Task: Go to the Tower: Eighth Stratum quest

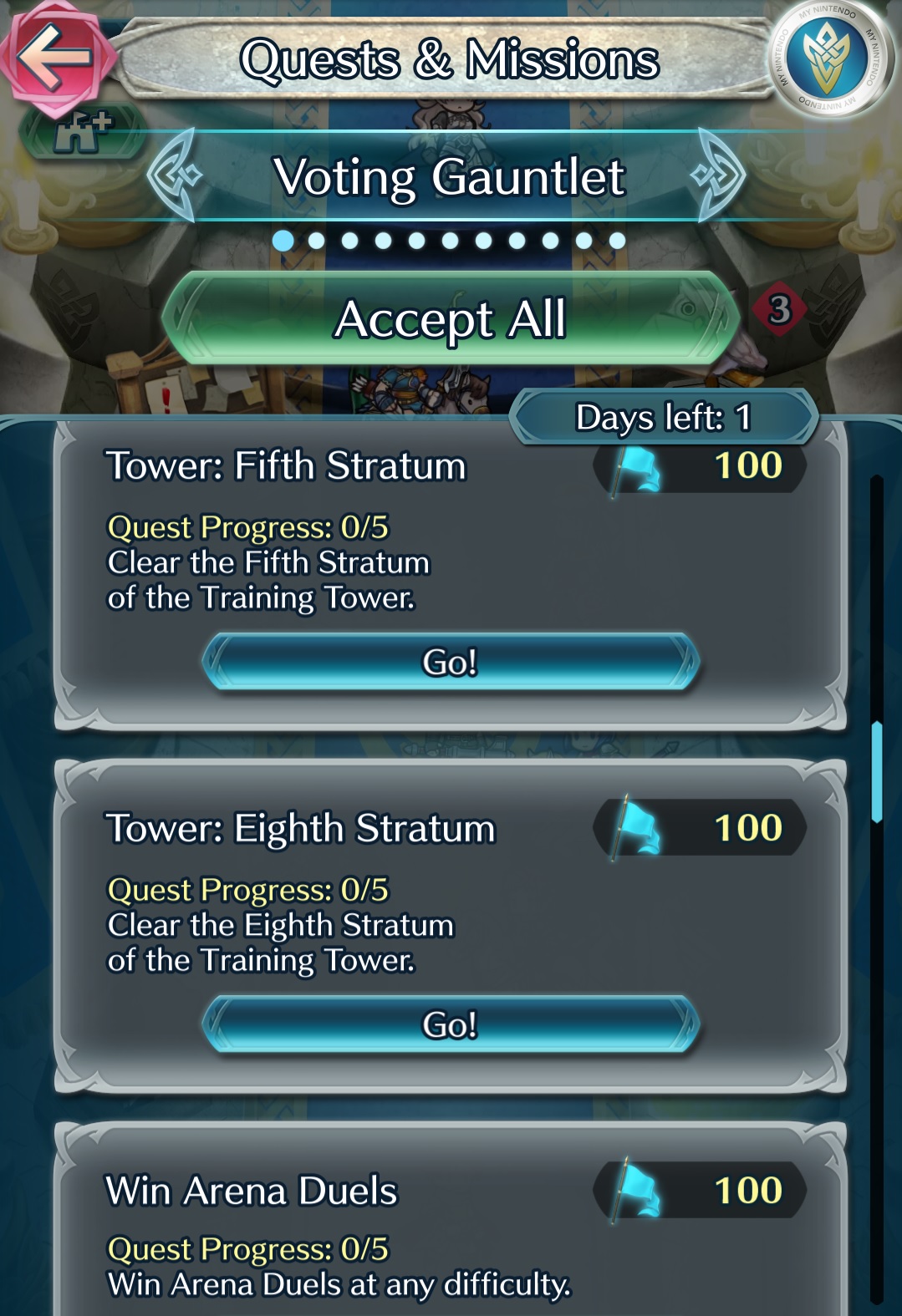Action: pyautogui.click(x=451, y=1024)
